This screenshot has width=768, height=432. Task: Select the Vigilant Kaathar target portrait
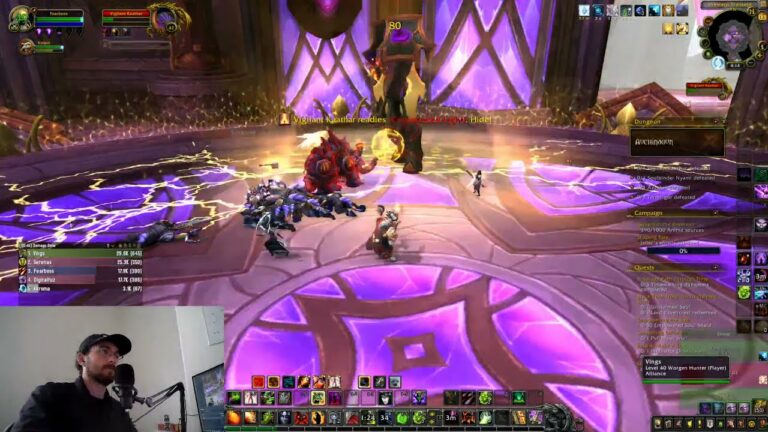coord(170,17)
